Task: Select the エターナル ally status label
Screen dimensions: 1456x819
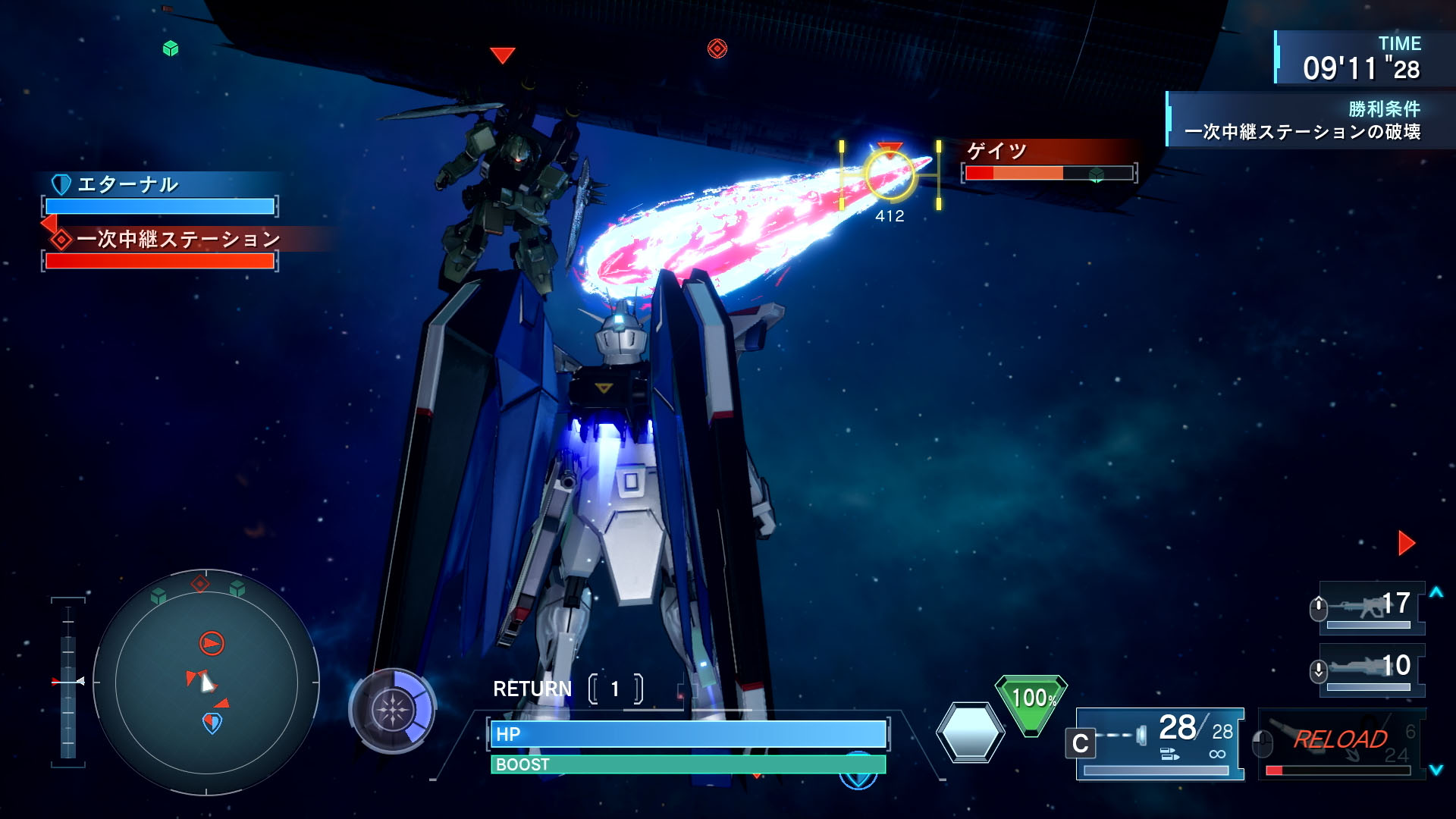Action: tap(127, 184)
